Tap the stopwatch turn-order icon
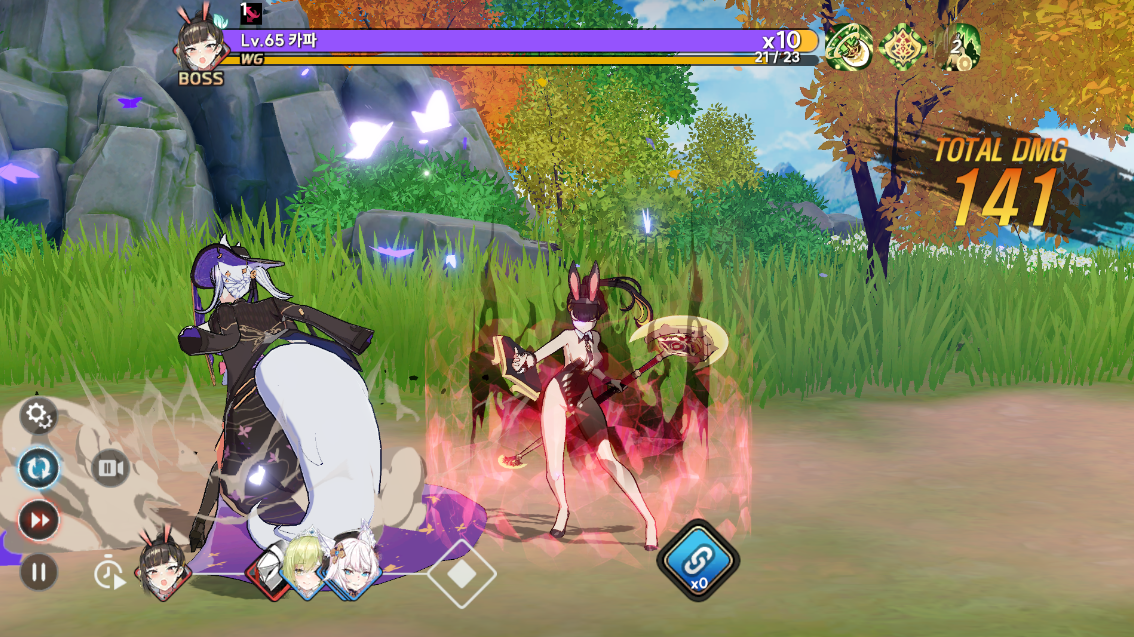Screen dimensions: 1134x637 tap(109, 574)
